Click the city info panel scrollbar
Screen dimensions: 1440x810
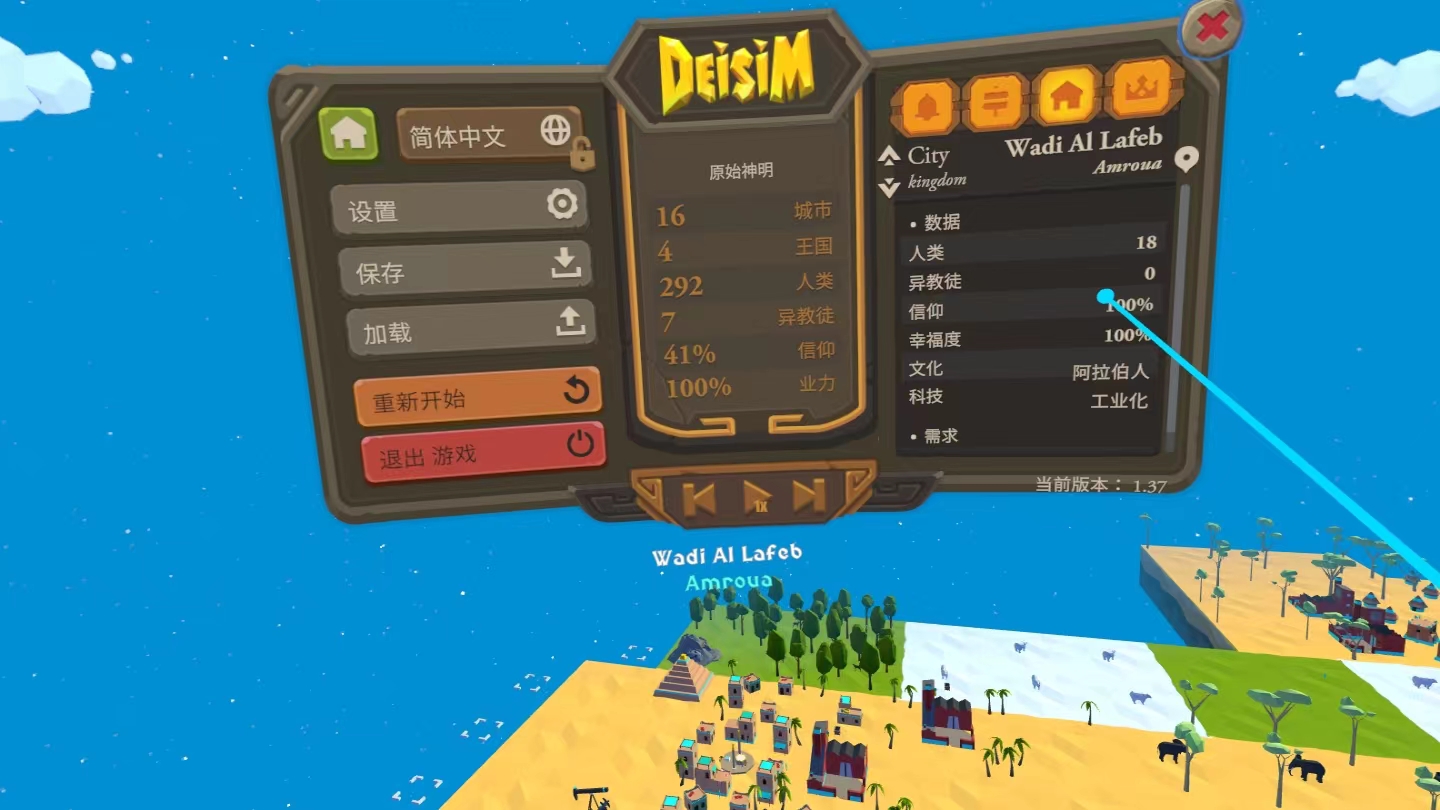click(x=1183, y=300)
